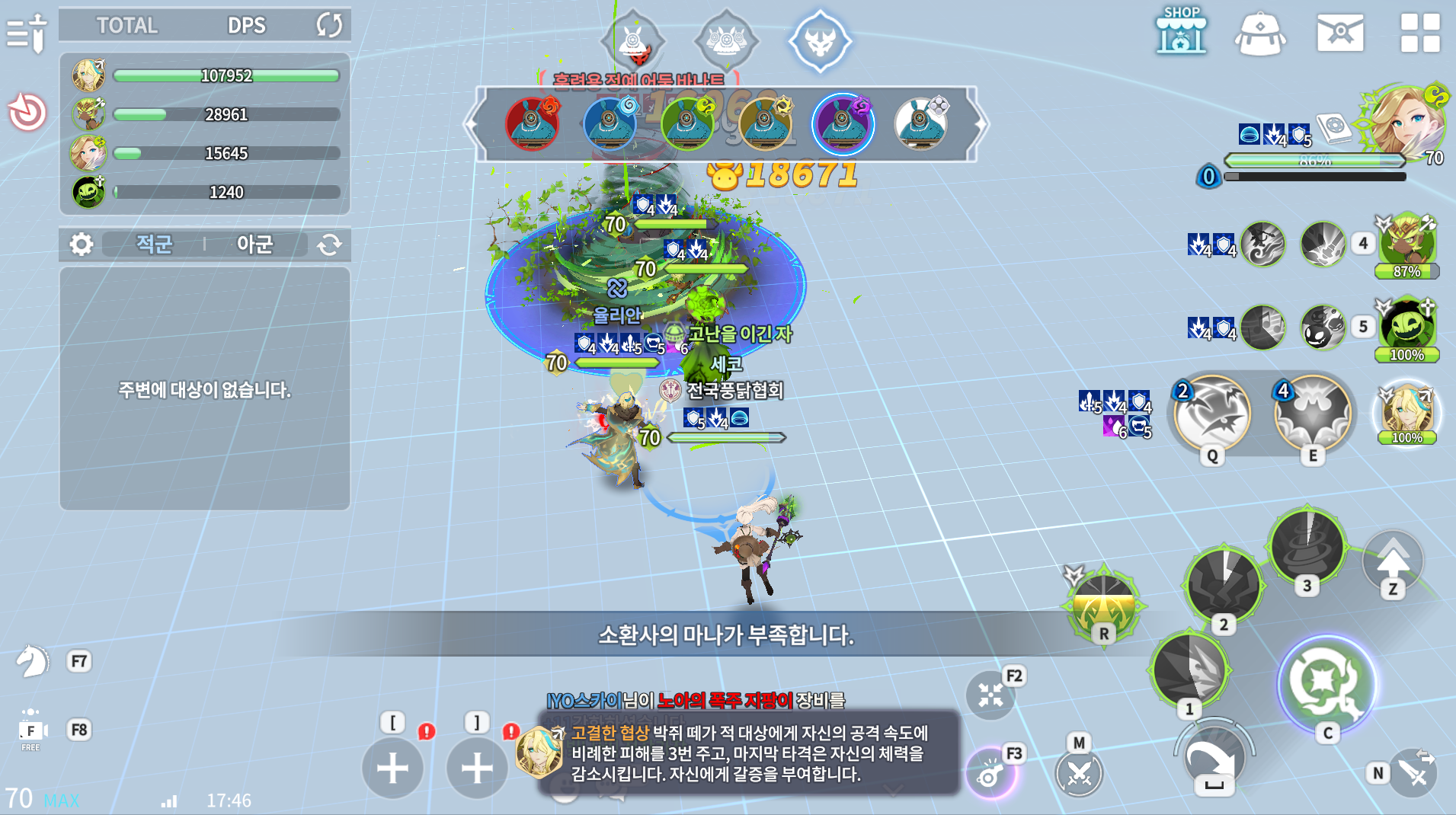Open the gear settings in target panel
The image size is (1456, 815).
tap(82, 244)
